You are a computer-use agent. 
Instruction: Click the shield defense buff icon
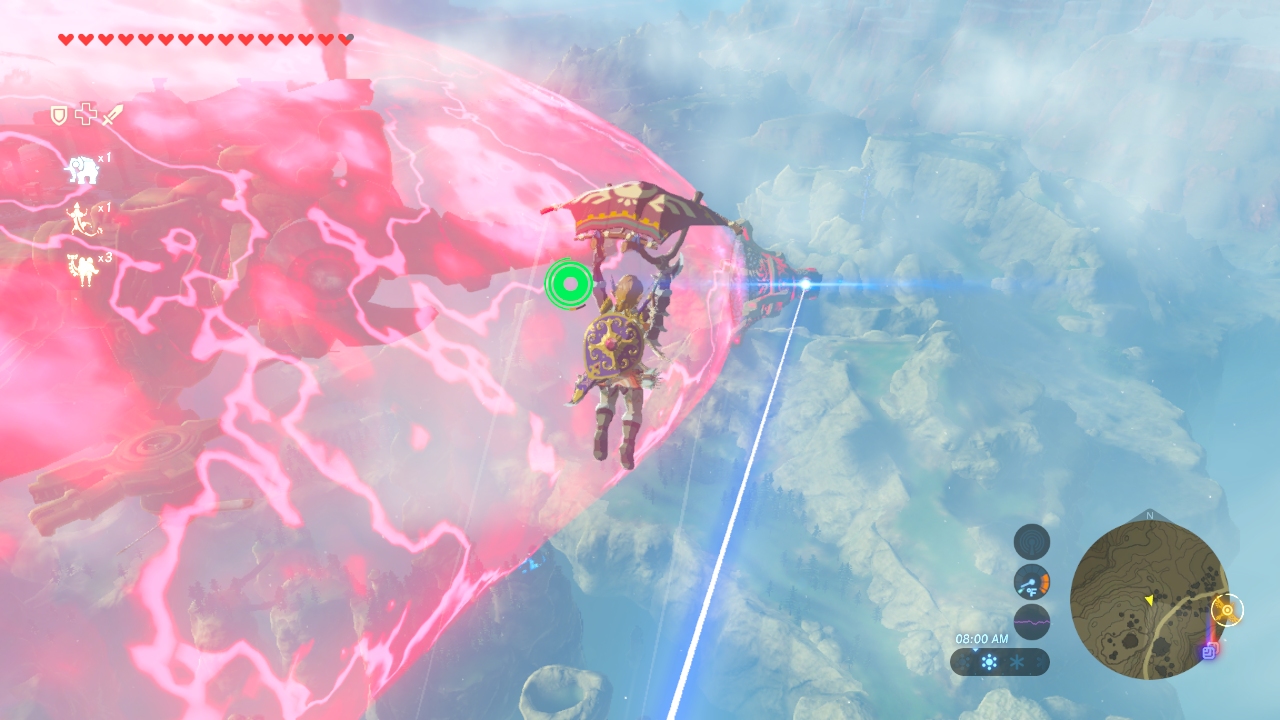pos(59,116)
